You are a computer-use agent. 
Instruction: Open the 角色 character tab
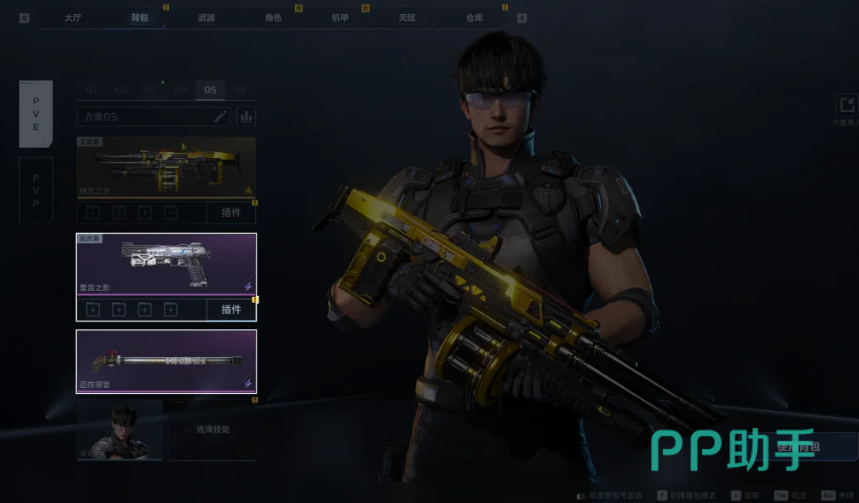tap(273, 17)
